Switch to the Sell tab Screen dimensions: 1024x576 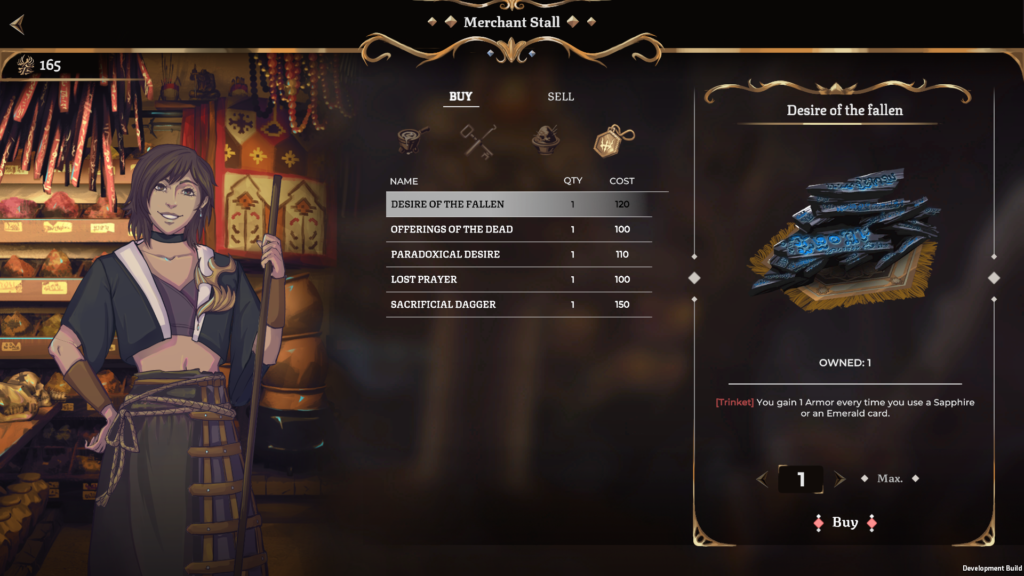tap(560, 97)
